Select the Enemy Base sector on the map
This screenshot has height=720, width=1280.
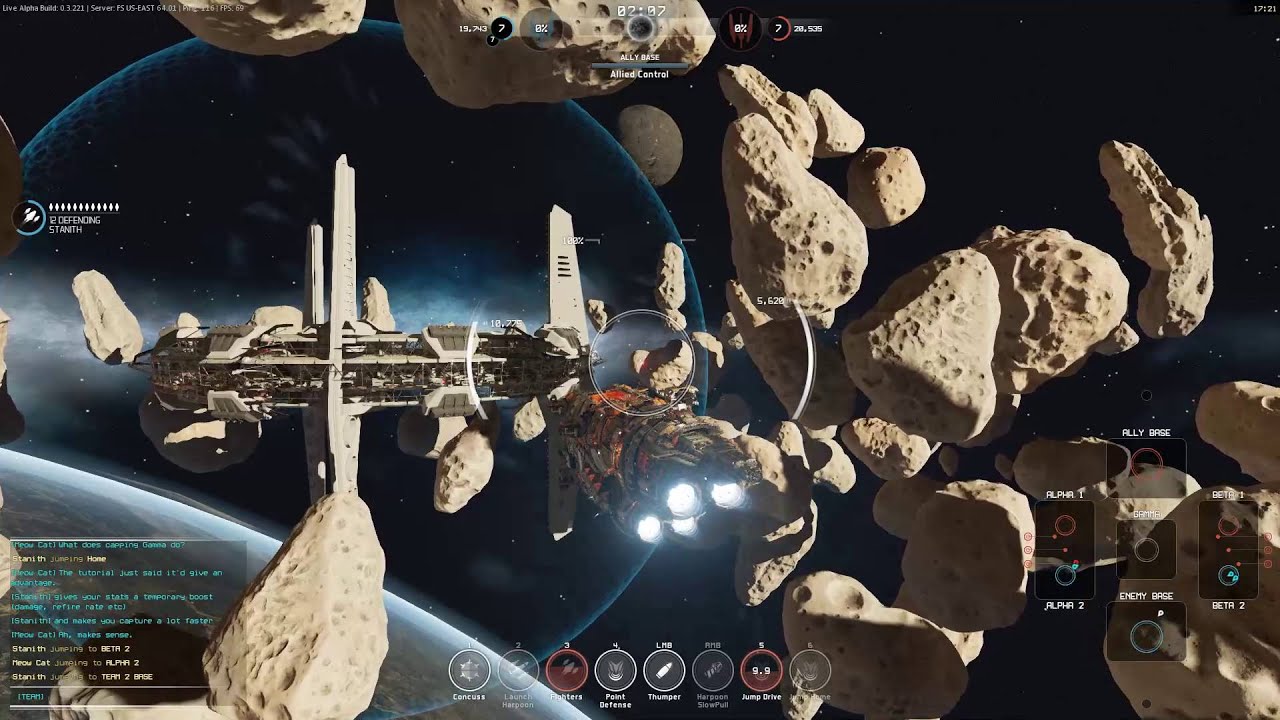[1146, 635]
